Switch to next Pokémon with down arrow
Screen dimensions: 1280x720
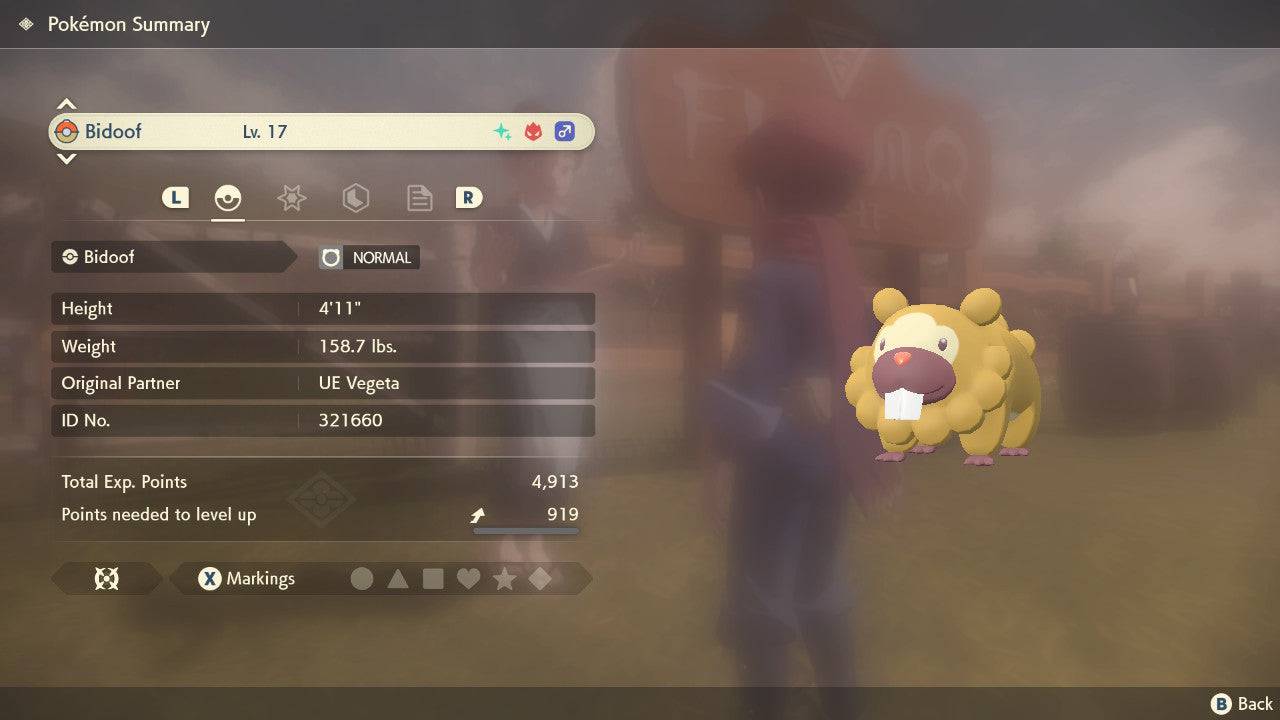coord(66,158)
